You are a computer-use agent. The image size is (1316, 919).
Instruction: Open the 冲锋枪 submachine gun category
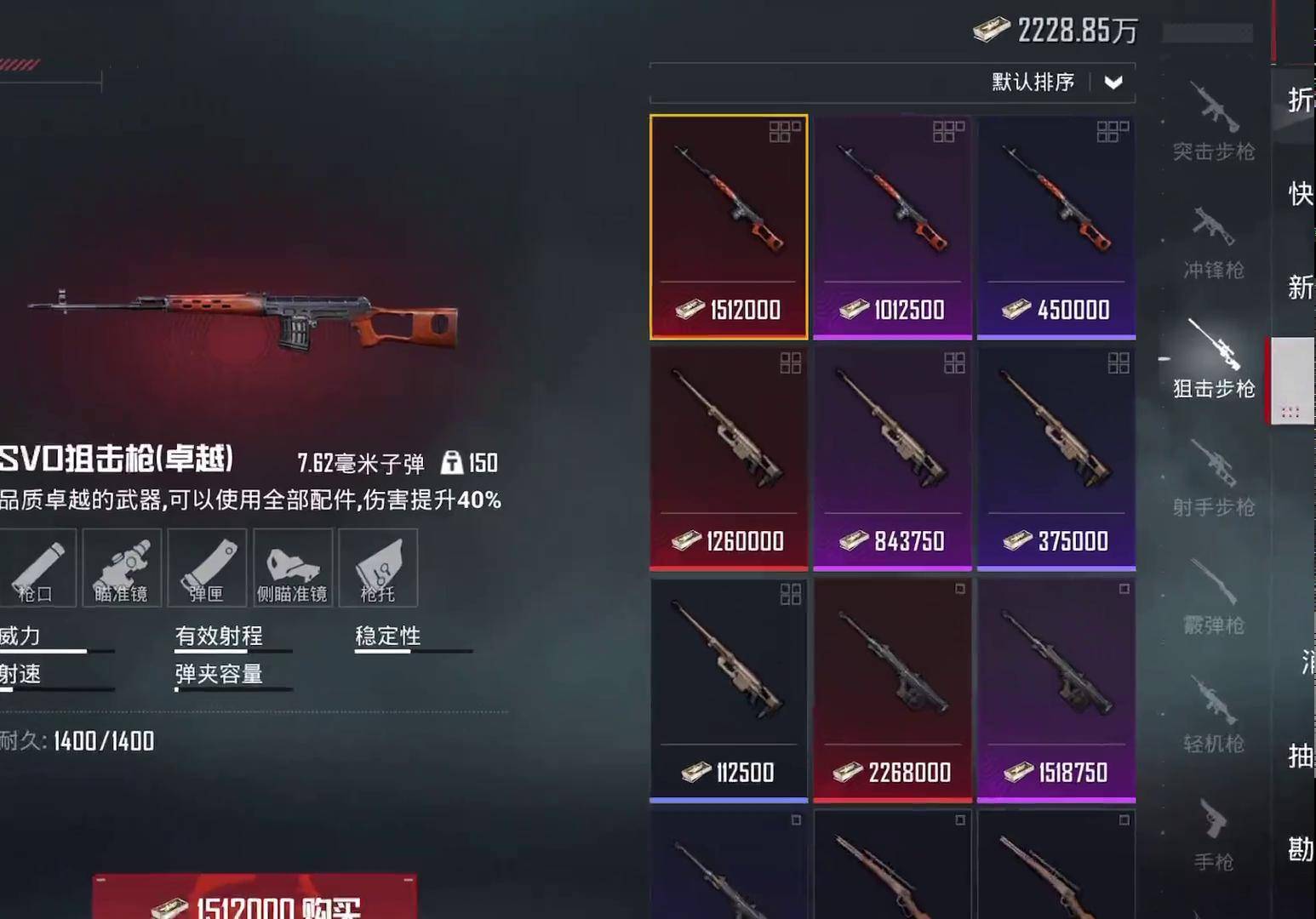(1214, 242)
